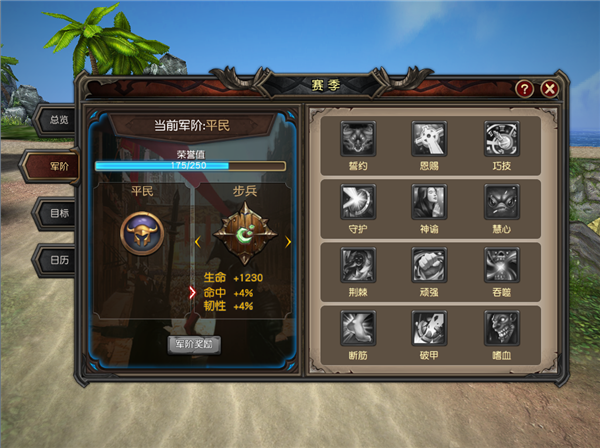Pick the 顽强 skill icon
The width and height of the screenshot is (600, 448).
click(428, 264)
